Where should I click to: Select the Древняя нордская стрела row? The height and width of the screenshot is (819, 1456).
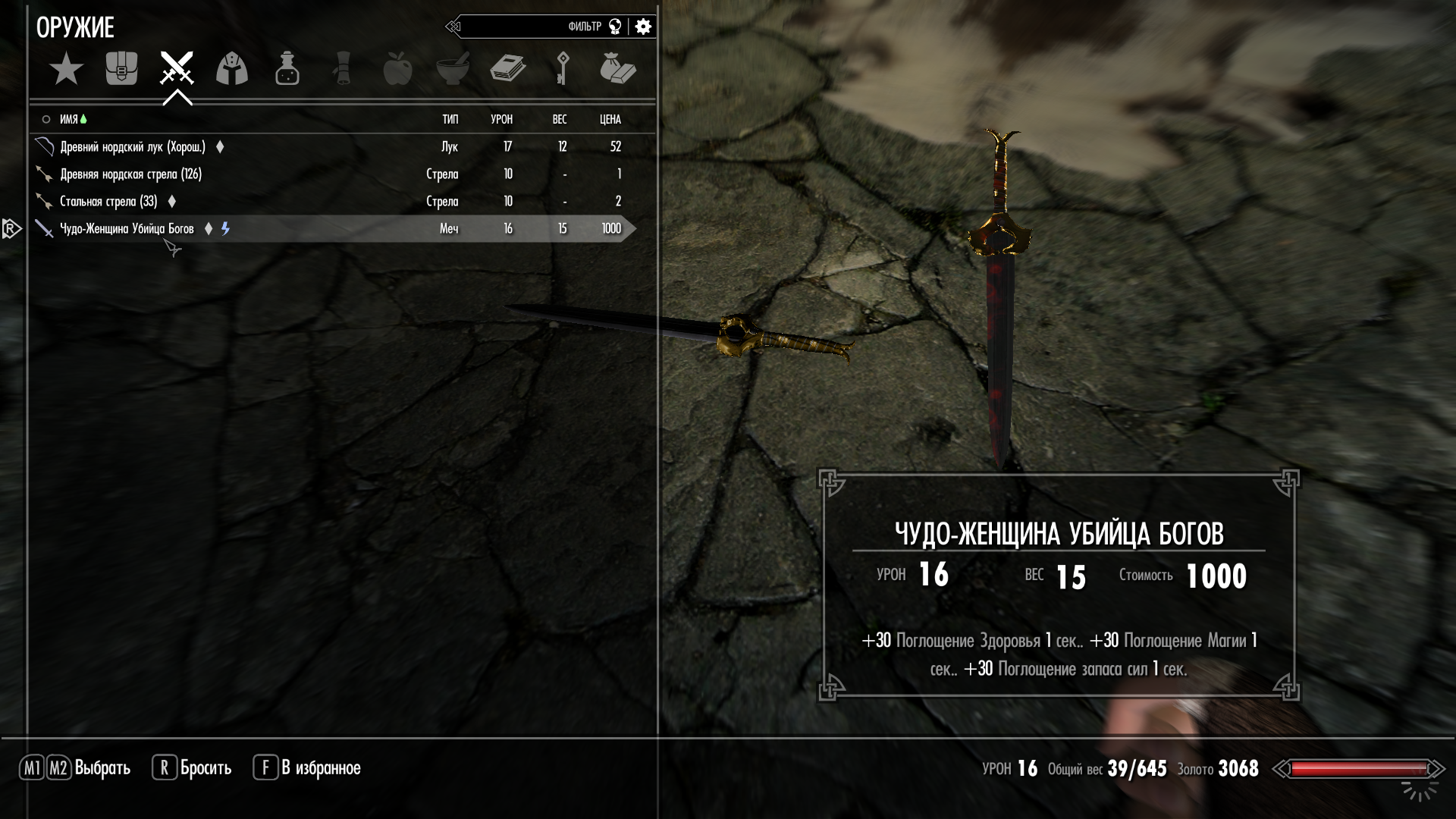coord(130,174)
